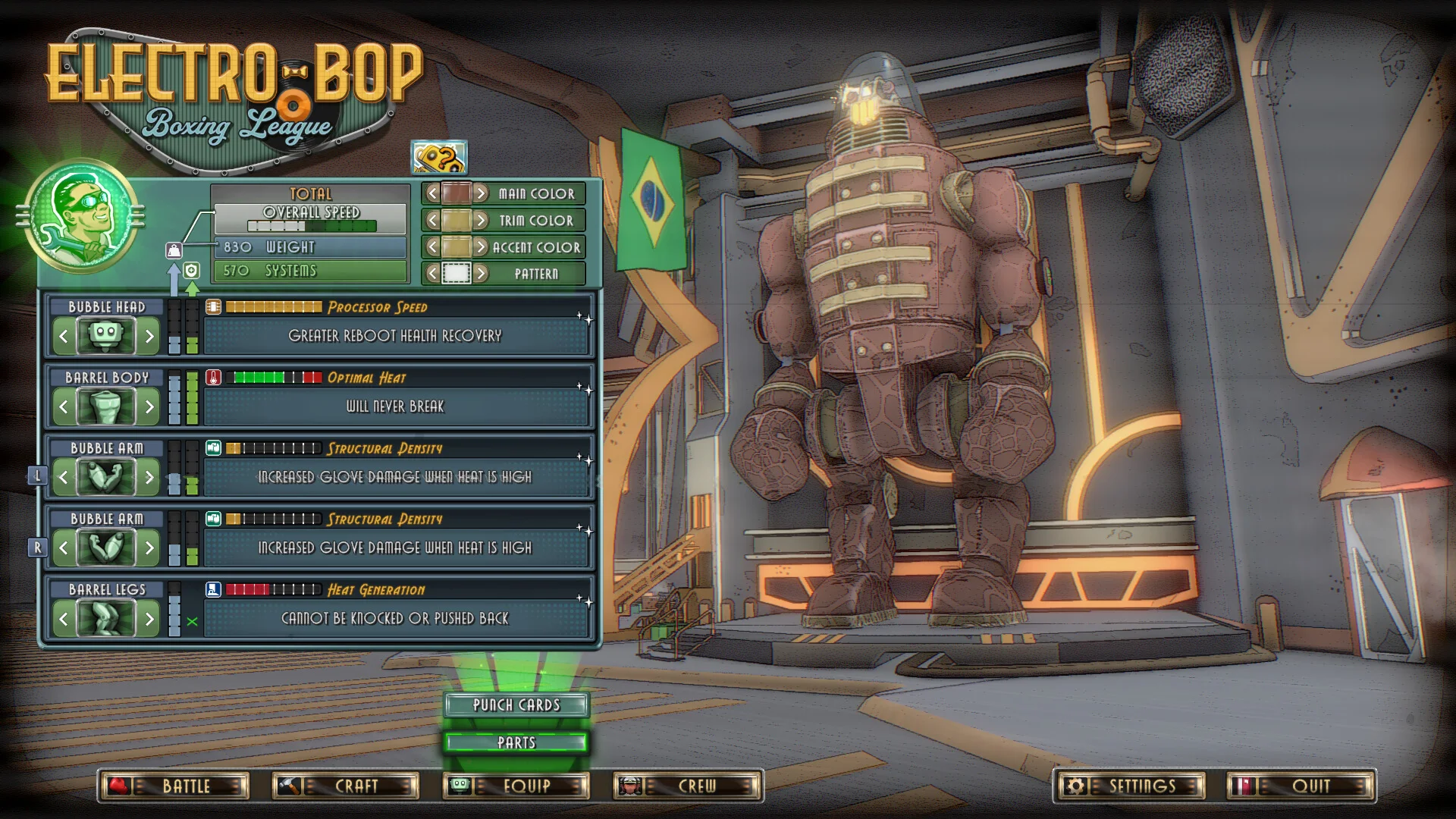Image resolution: width=1456 pixels, height=819 pixels.
Task: Open the Crew screen
Action: [x=686, y=786]
